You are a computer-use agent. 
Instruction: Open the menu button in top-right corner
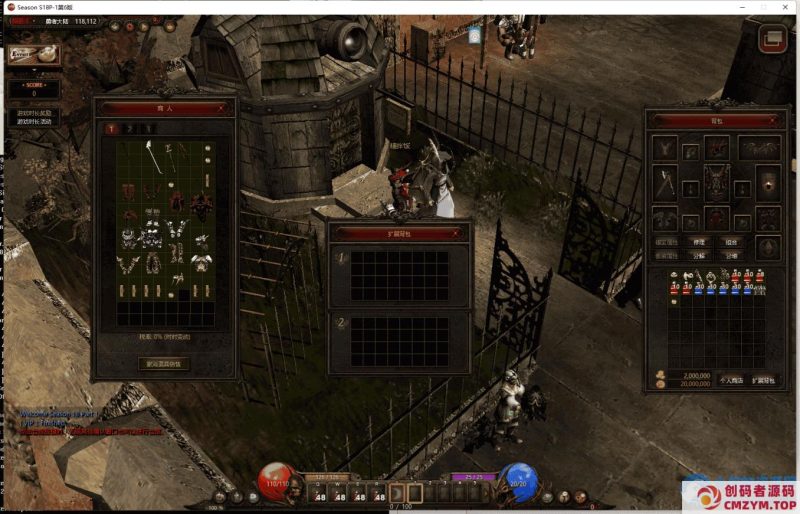(x=772, y=40)
